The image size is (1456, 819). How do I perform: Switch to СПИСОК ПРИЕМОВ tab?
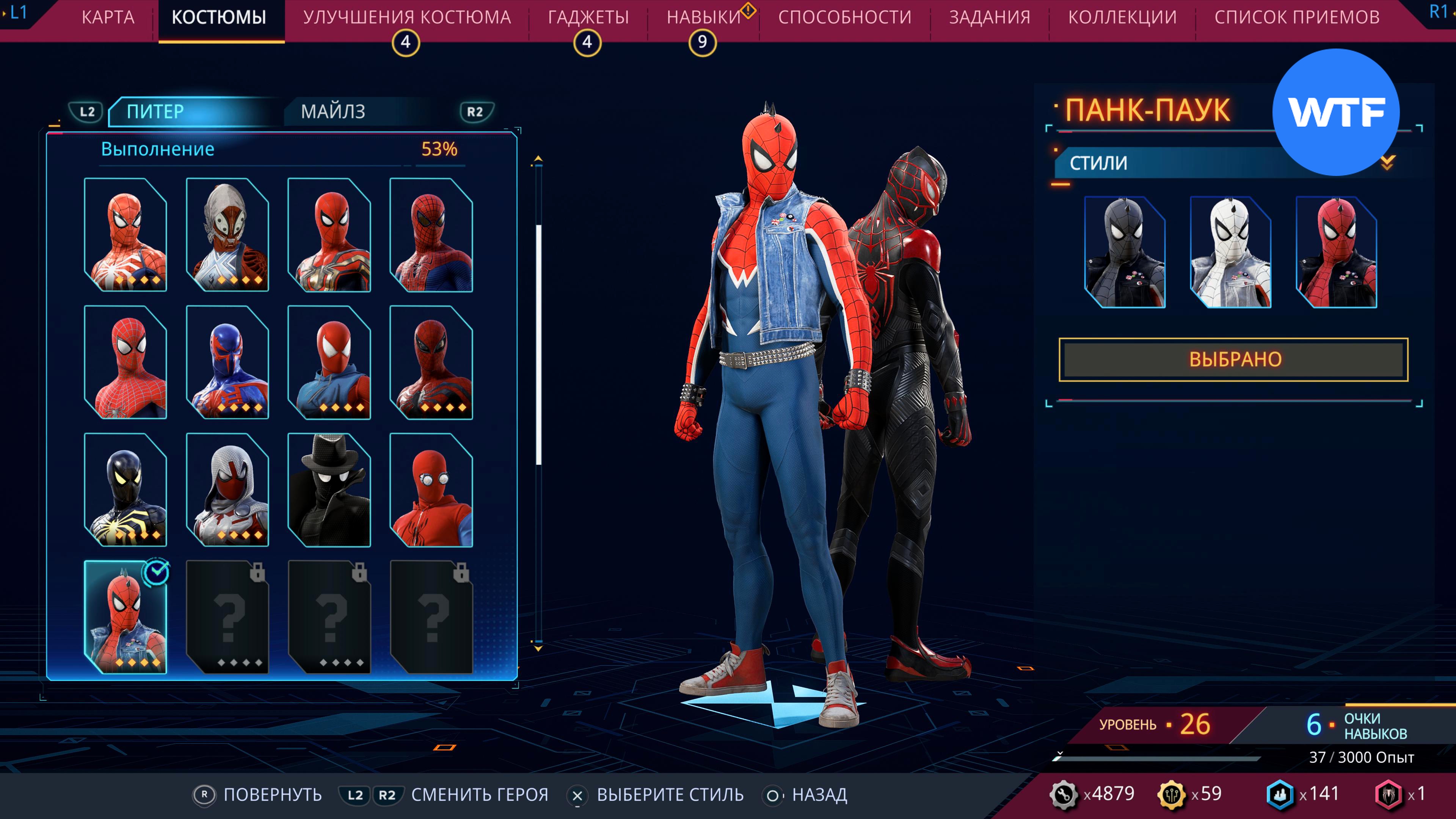tap(1297, 17)
